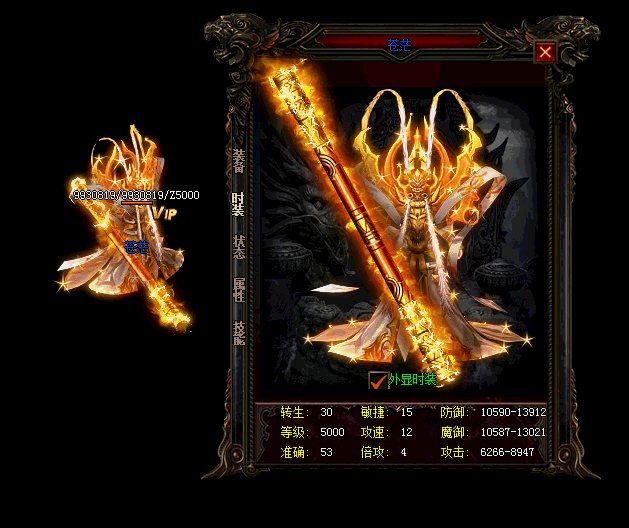Switch to the 技能 (Skills) tab
The image size is (629, 528).
coord(238,332)
